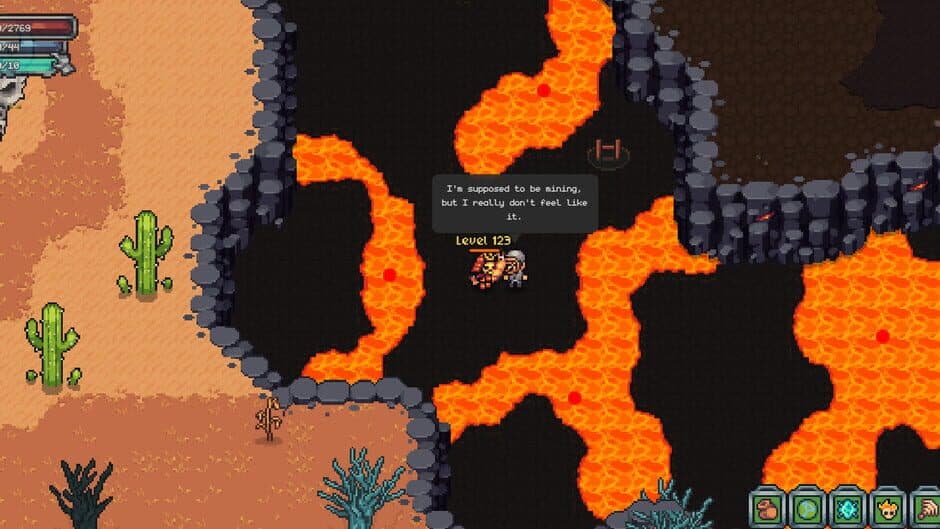Viewport: 940px width, 529px height.
Task: Select the cyan crystal rune icon
Action: click(847, 508)
